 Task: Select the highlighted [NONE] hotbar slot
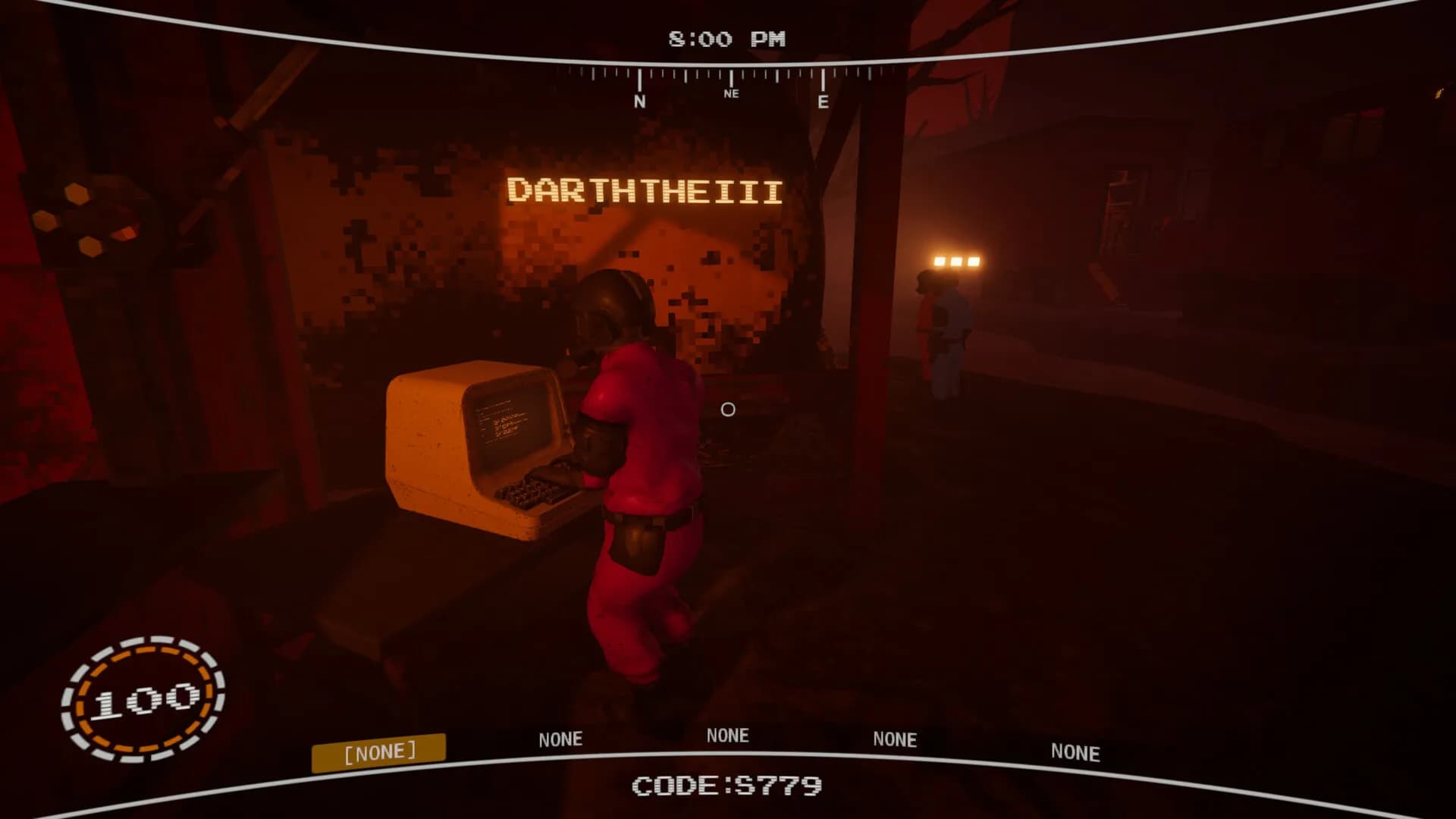point(380,750)
